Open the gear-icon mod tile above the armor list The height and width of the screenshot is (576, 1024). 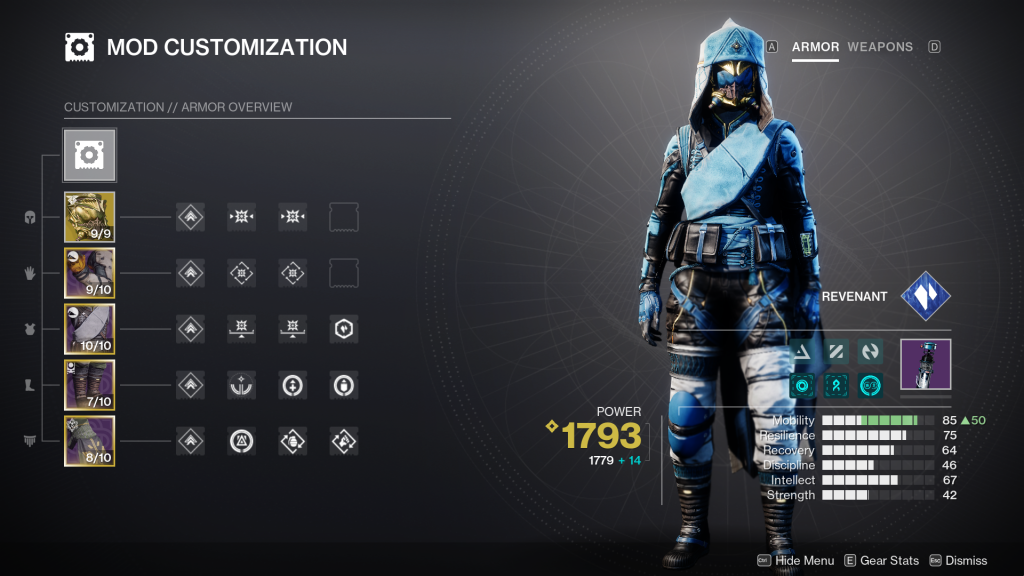(x=90, y=154)
